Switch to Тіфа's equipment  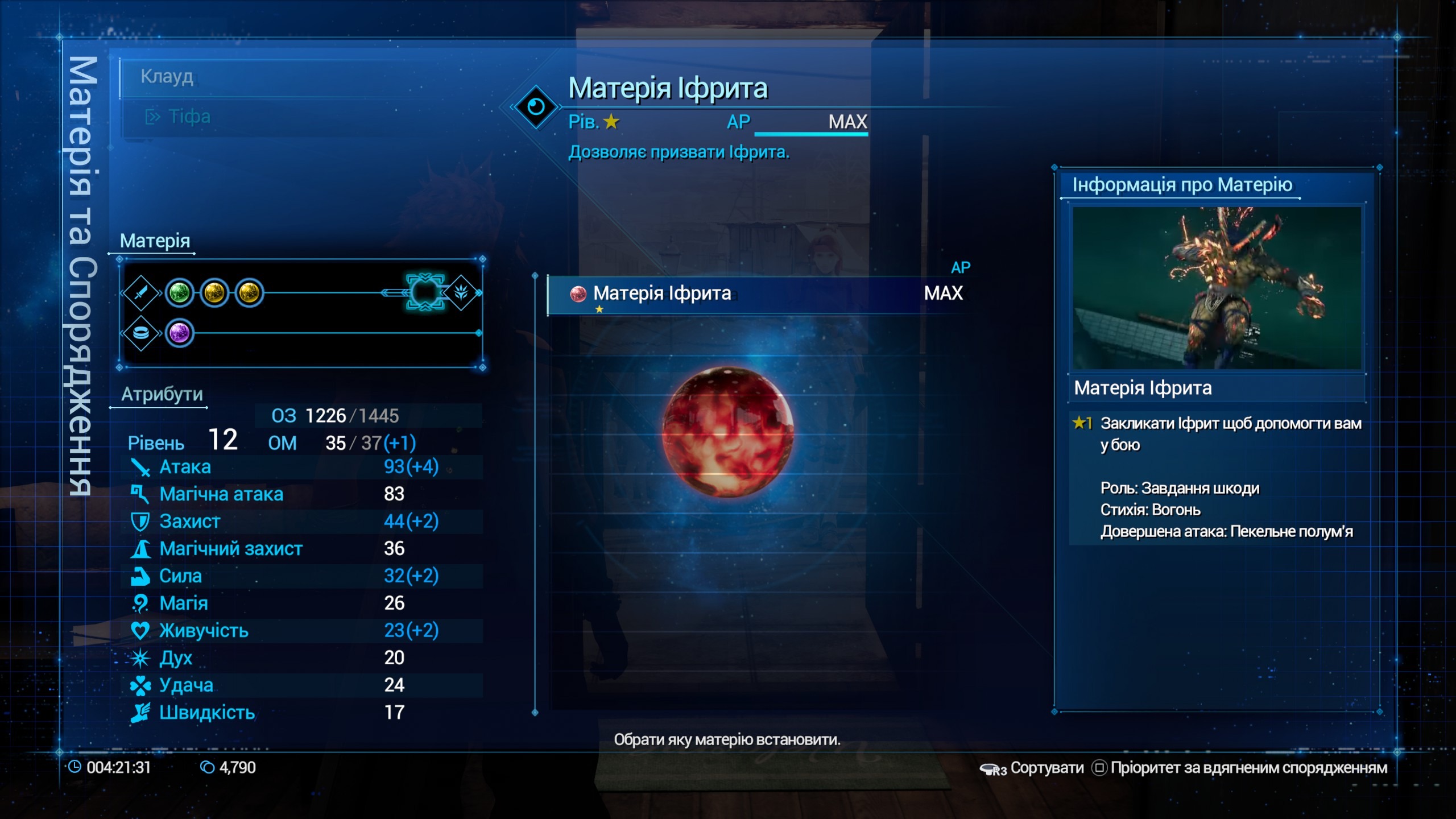(189, 117)
